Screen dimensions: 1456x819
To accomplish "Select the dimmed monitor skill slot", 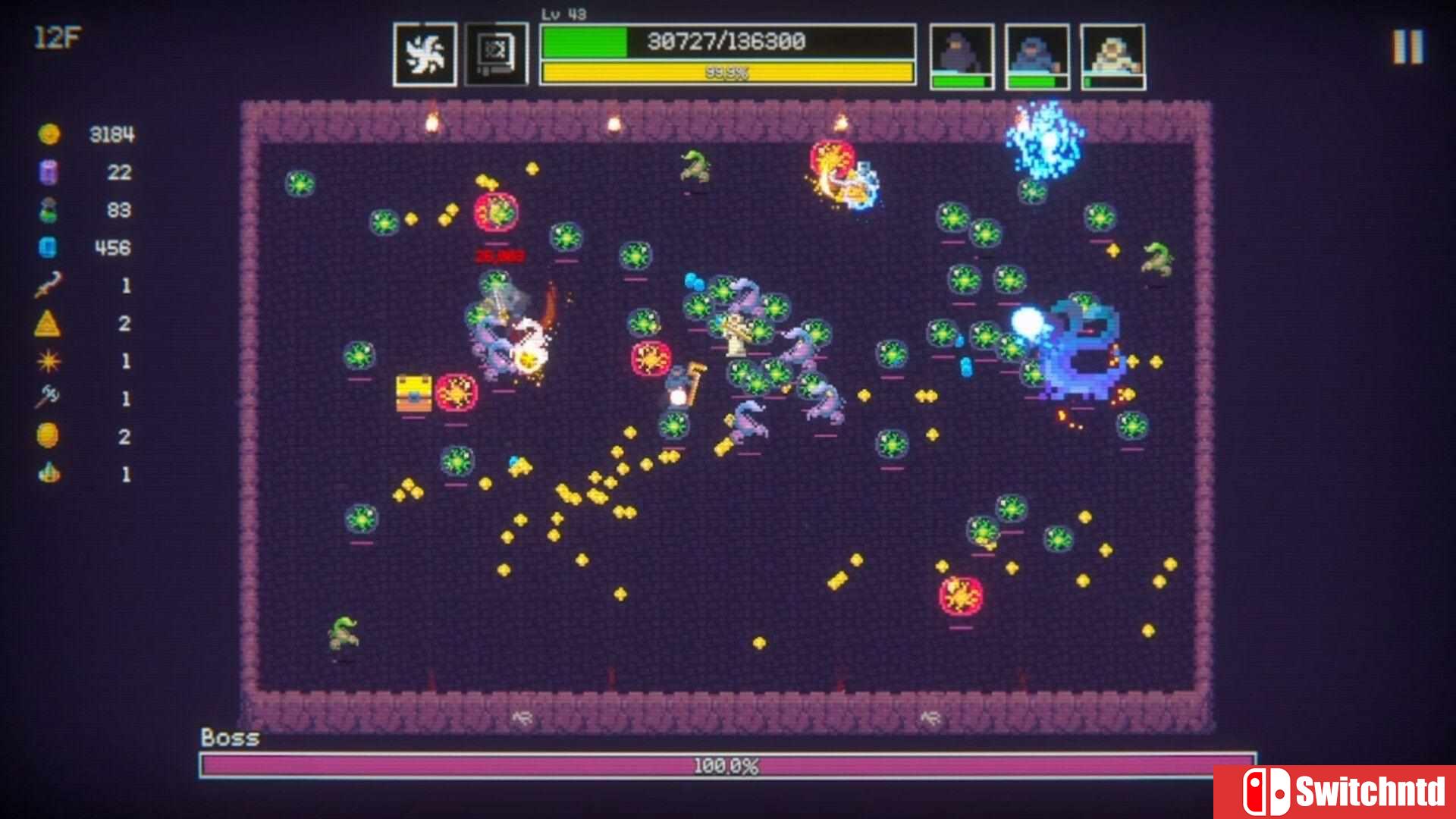I will 496,55.
